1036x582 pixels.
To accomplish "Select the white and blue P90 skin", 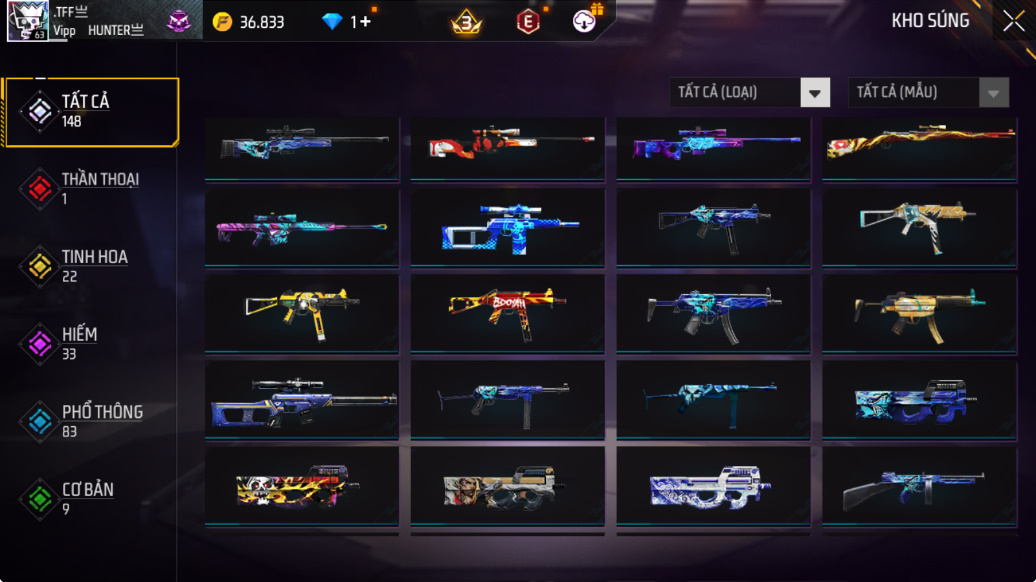I will tap(713, 486).
